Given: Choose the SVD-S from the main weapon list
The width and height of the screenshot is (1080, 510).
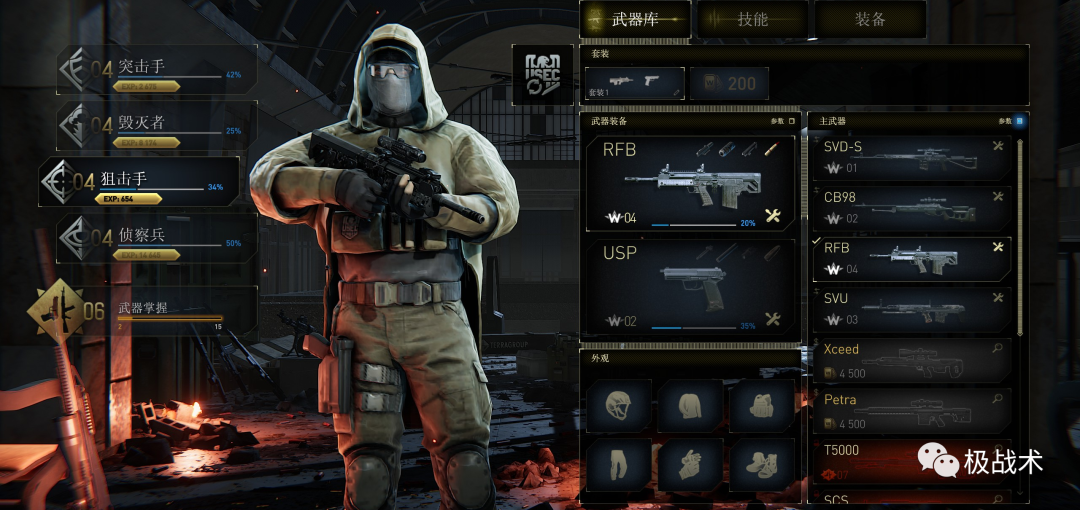Looking at the screenshot, I should [x=910, y=158].
